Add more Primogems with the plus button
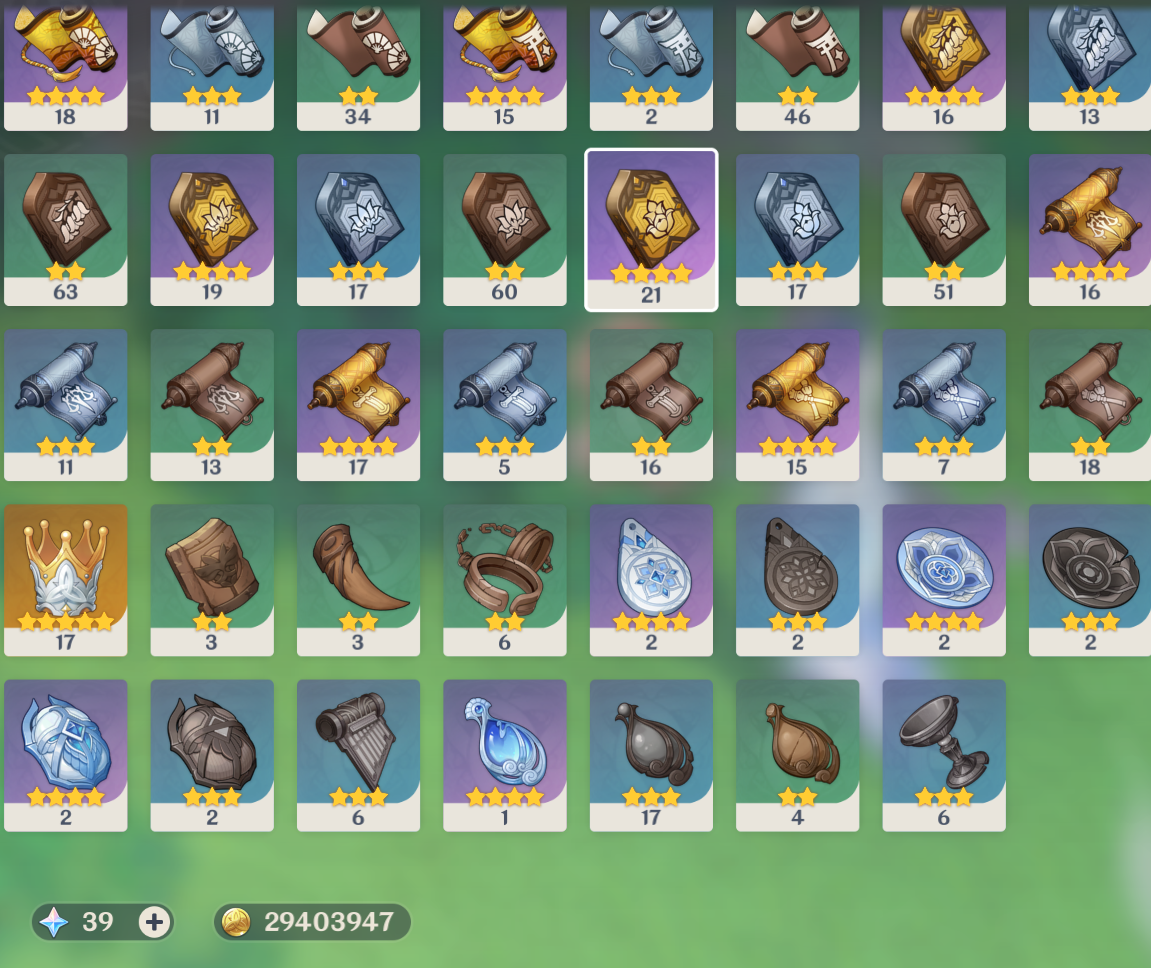 154,922
